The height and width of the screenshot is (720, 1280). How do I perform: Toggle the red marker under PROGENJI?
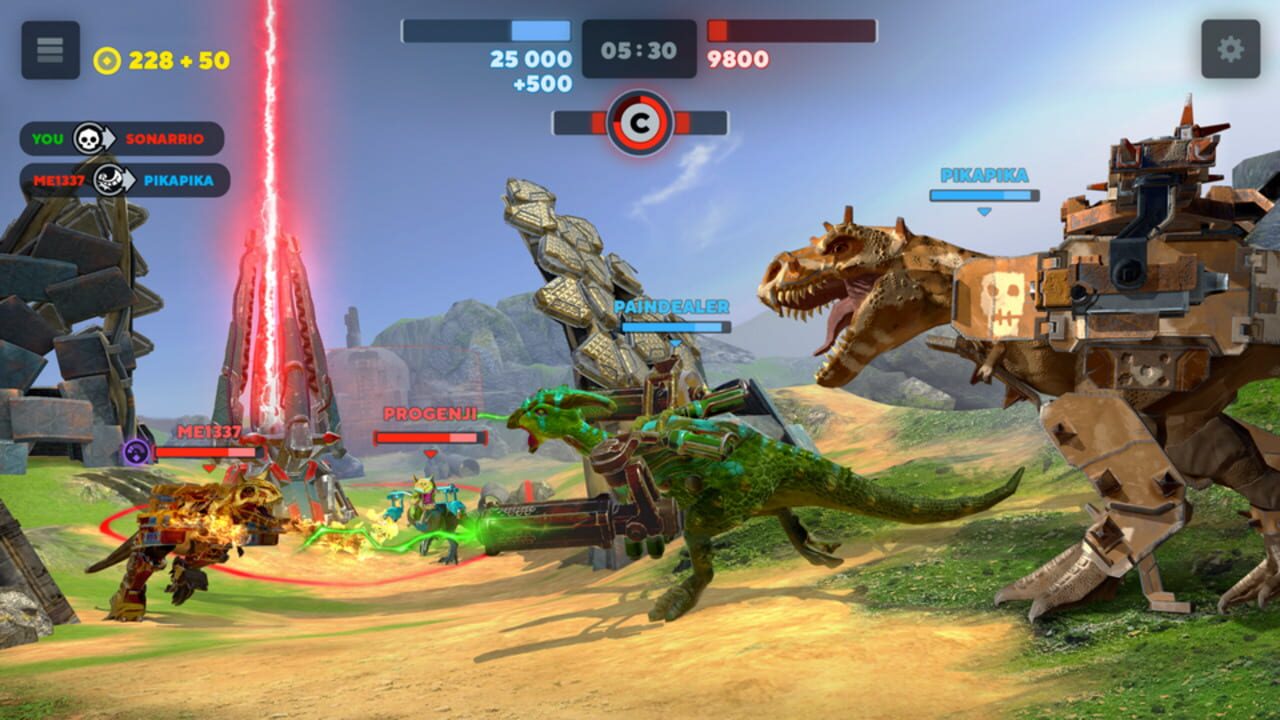pyautogui.click(x=429, y=454)
